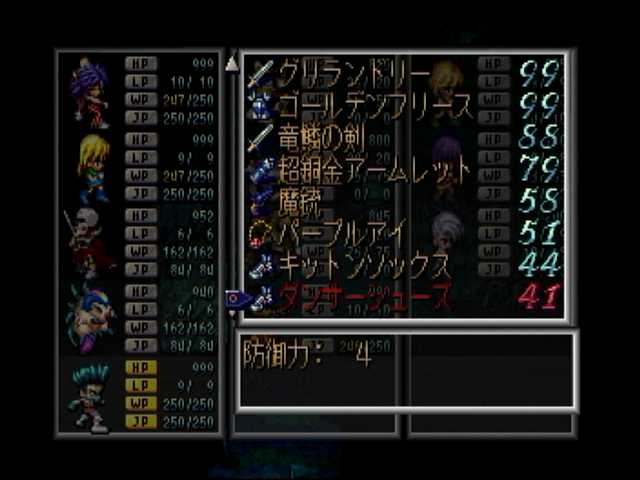The height and width of the screenshot is (480, 640).
Task: Choose the 魔銃 gun entry
Action: click(x=300, y=201)
